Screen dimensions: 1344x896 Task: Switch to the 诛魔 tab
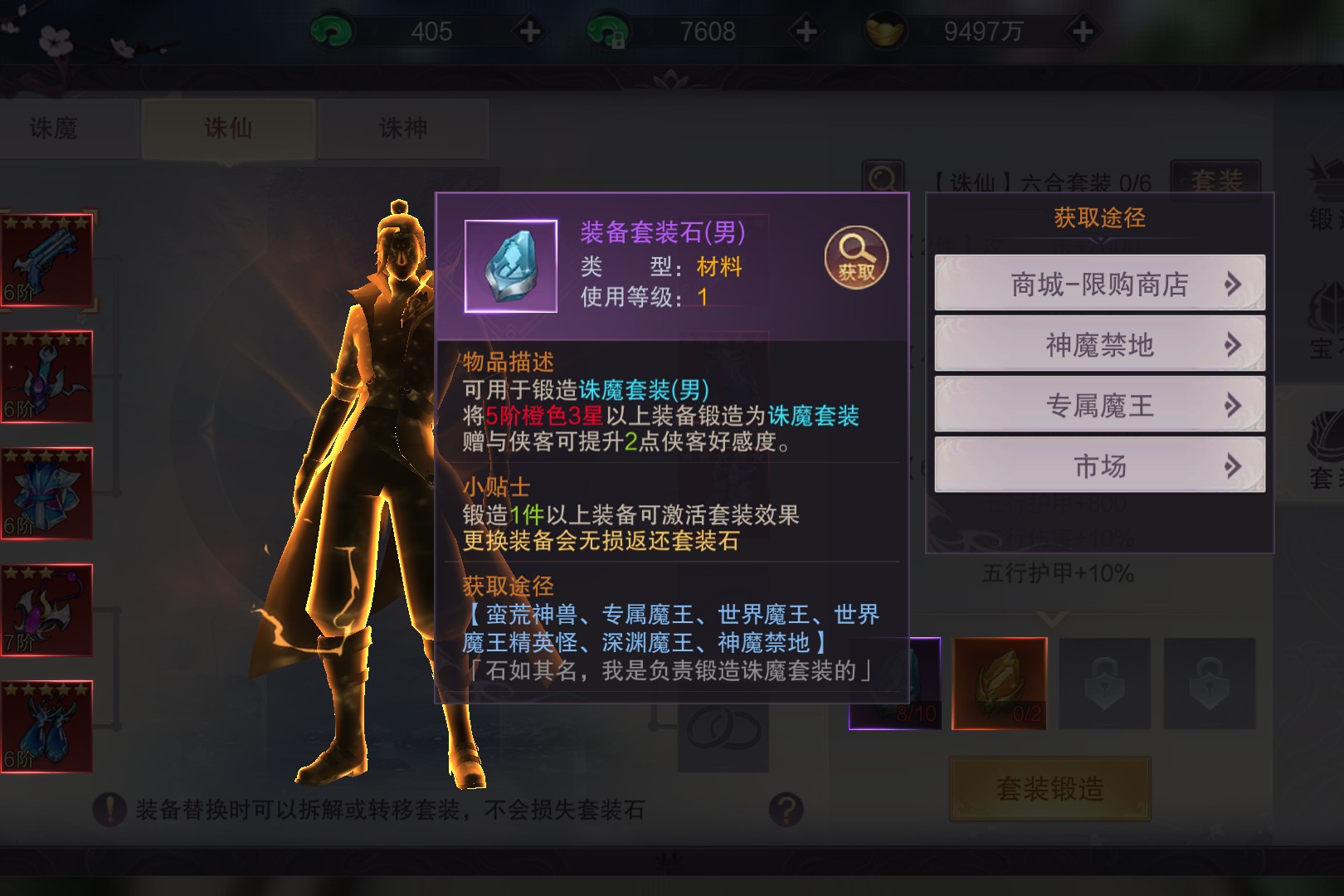(54, 129)
